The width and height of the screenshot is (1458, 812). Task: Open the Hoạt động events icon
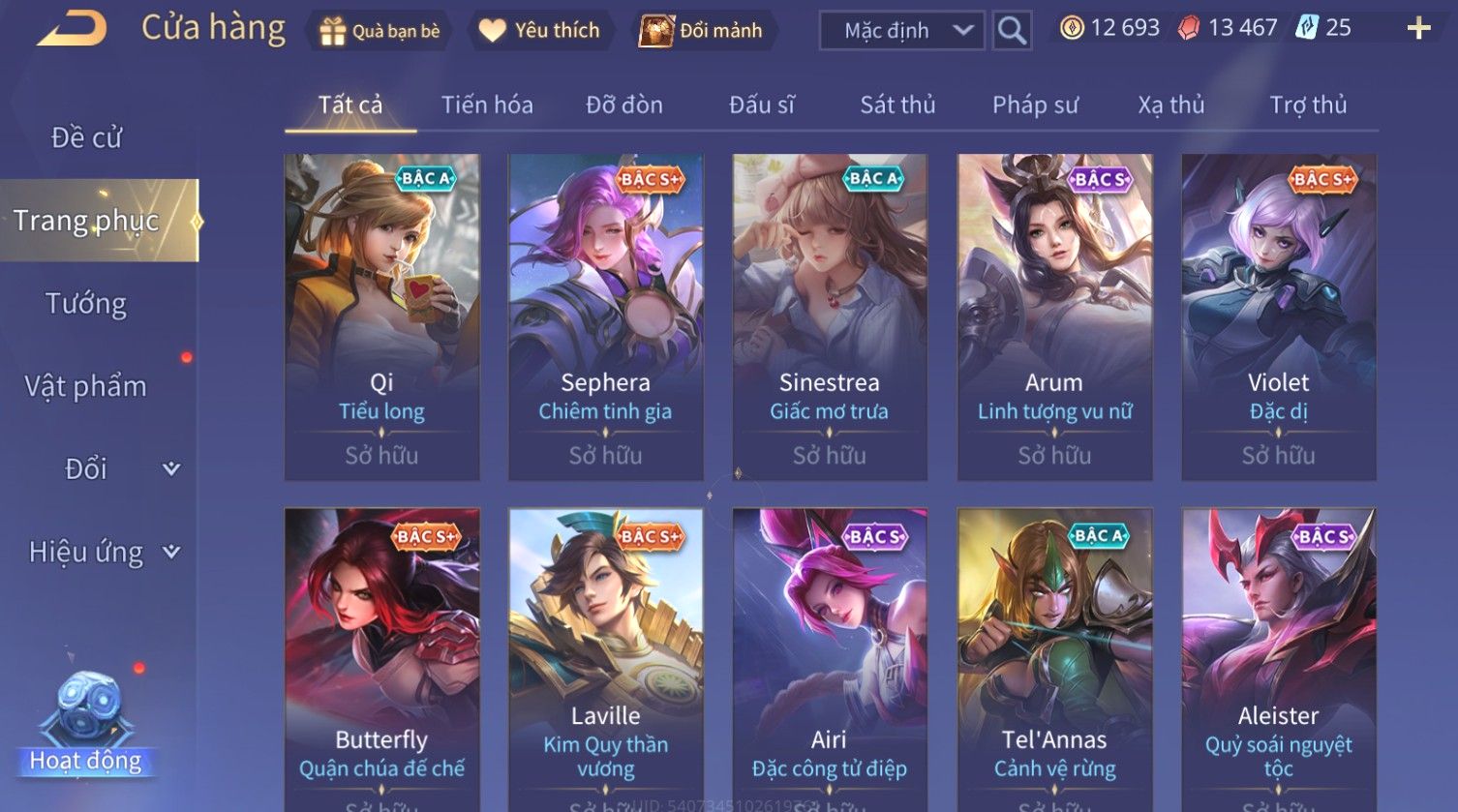[x=86, y=726]
